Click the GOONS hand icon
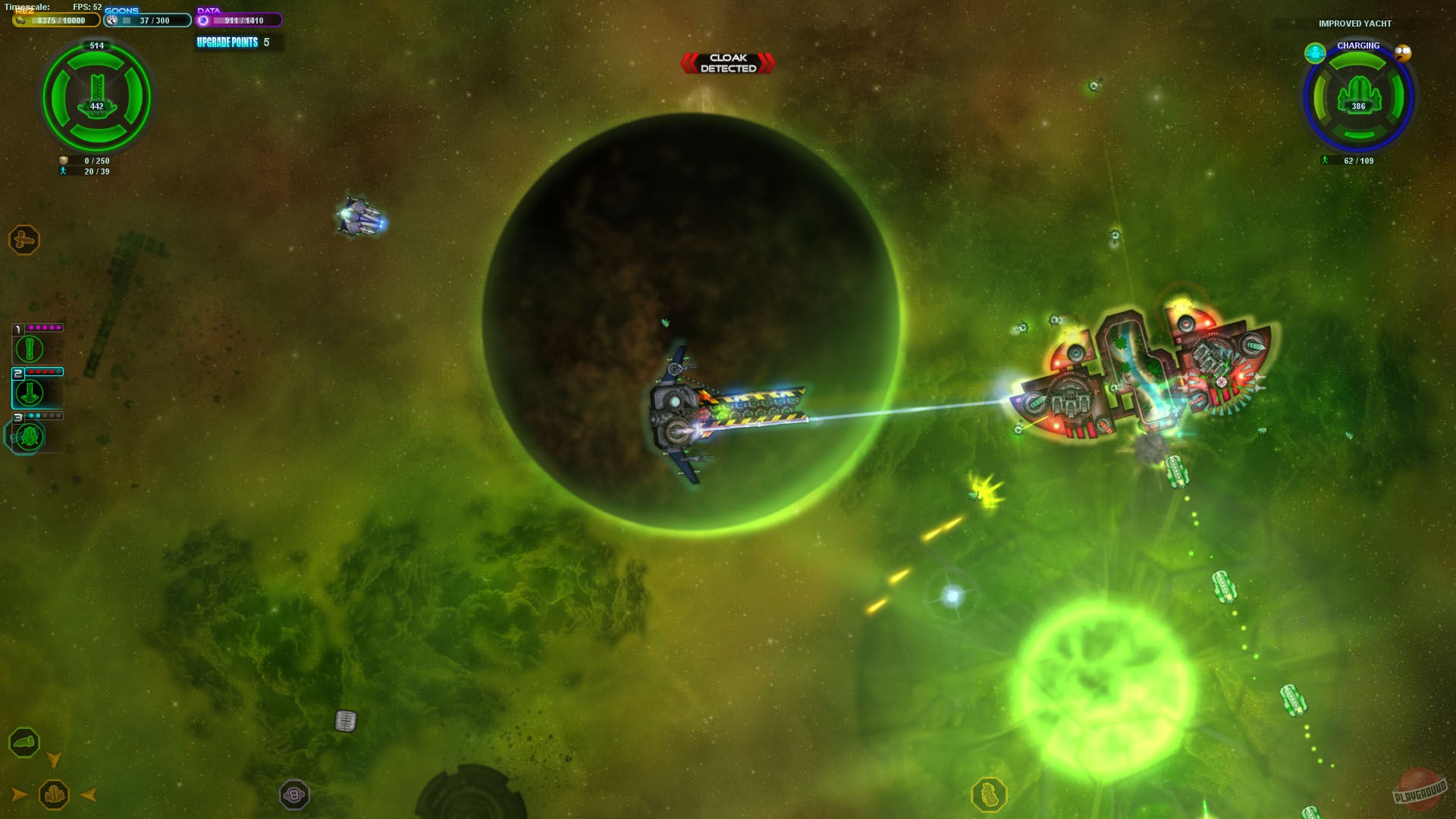Screen dimensions: 1456x819 coord(111,20)
